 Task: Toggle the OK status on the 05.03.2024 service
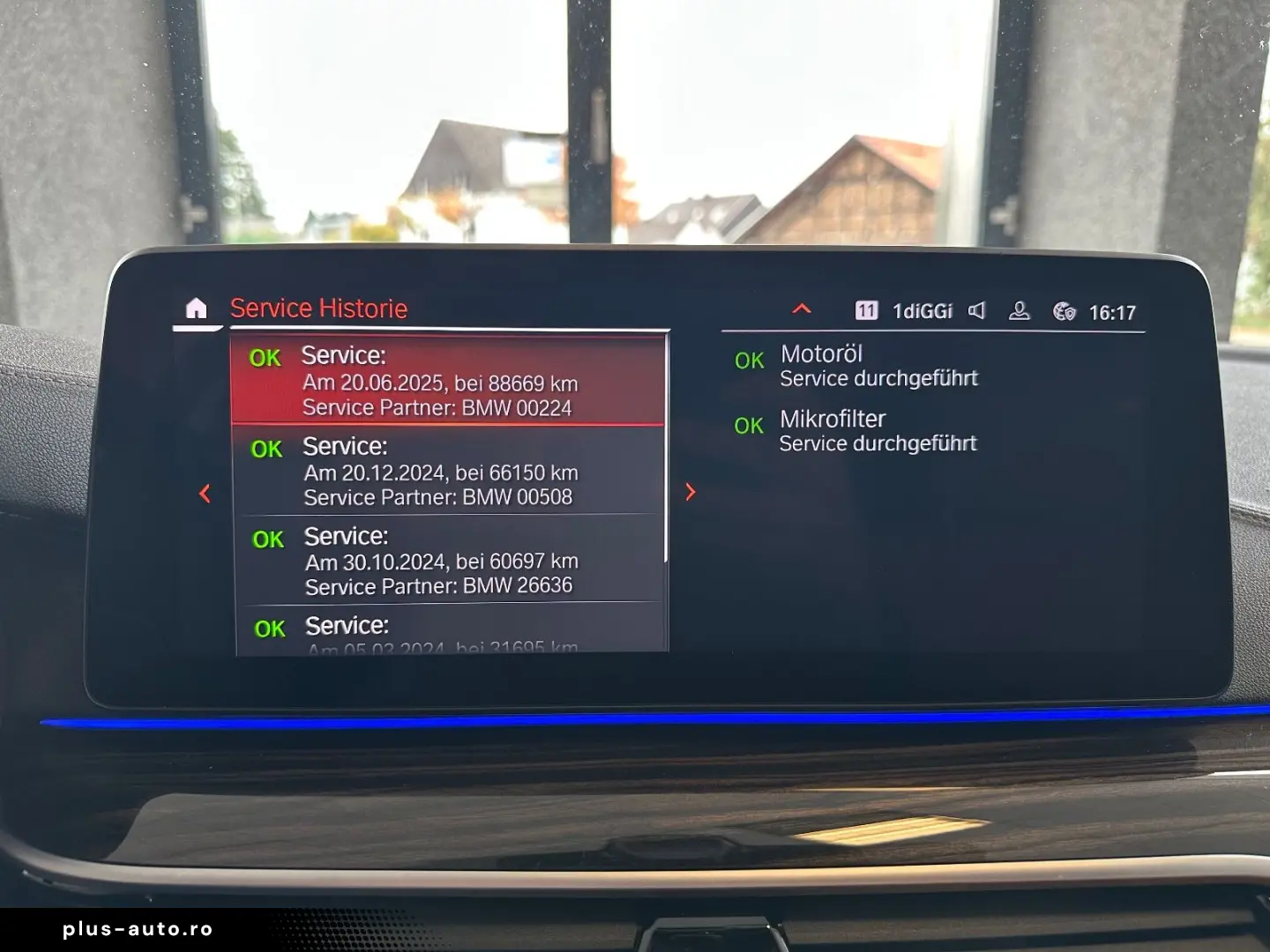pos(270,628)
